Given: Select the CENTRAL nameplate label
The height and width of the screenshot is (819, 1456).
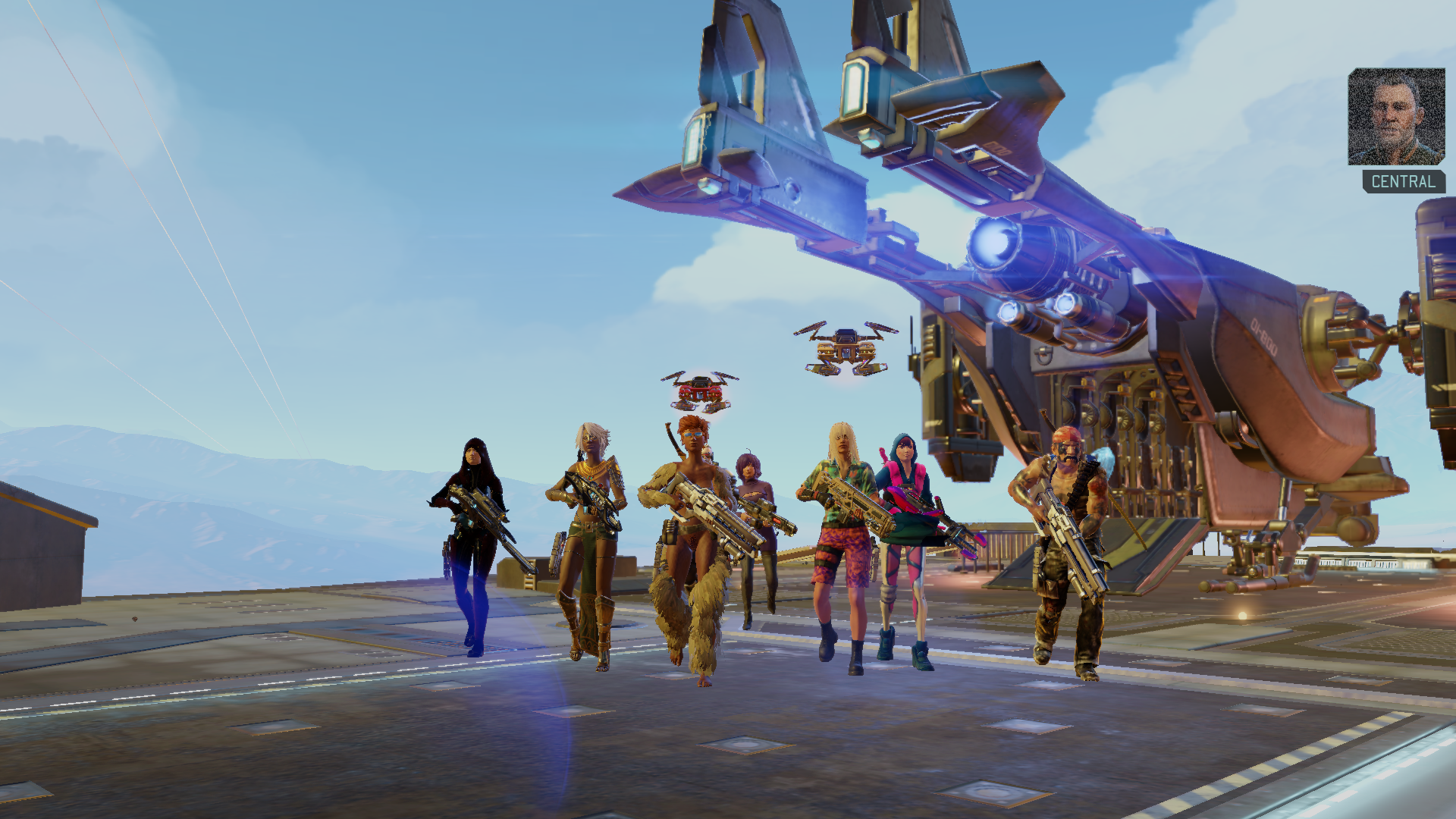Looking at the screenshot, I should coord(1402,182).
